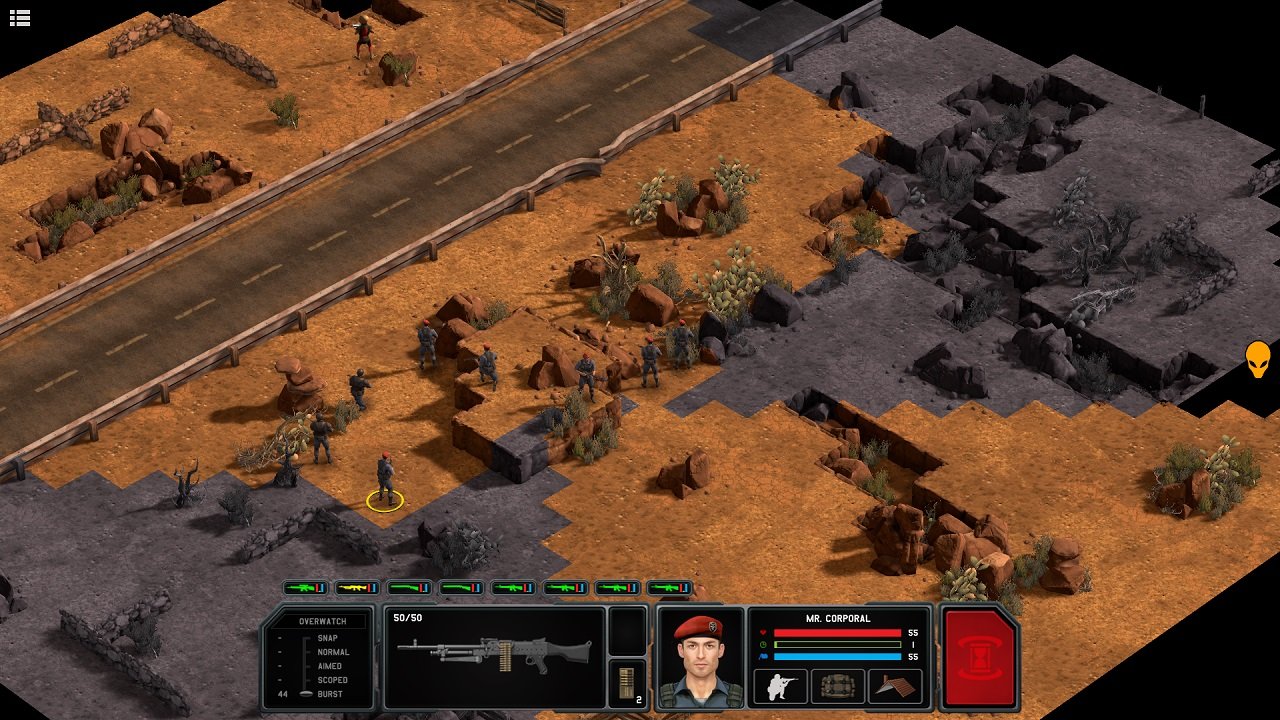The image size is (1280, 720).
Task: Select BURST fire mode
Action: pos(330,696)
